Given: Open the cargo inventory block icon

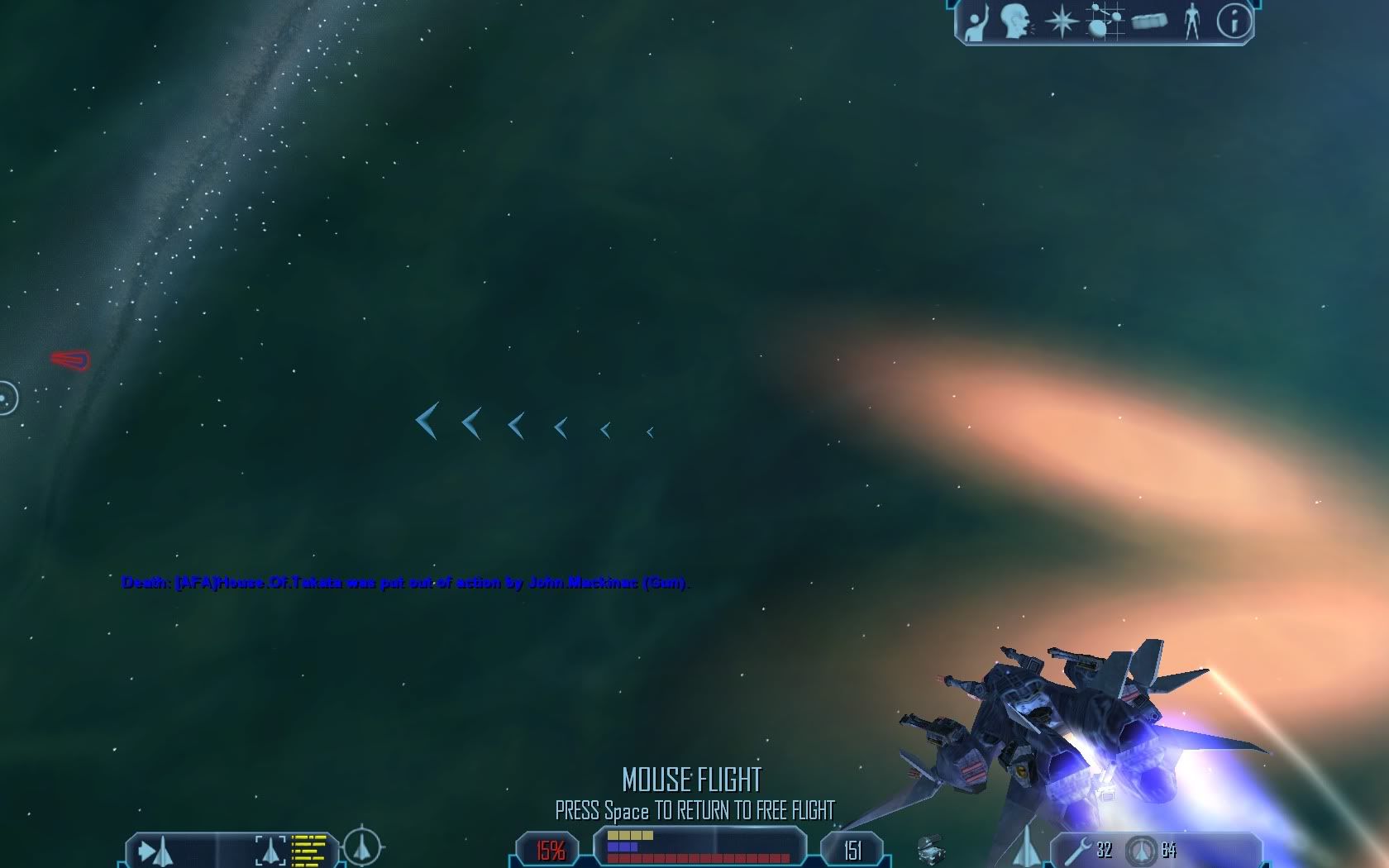Looking at the screenshot, I should tap(1149, 21).
